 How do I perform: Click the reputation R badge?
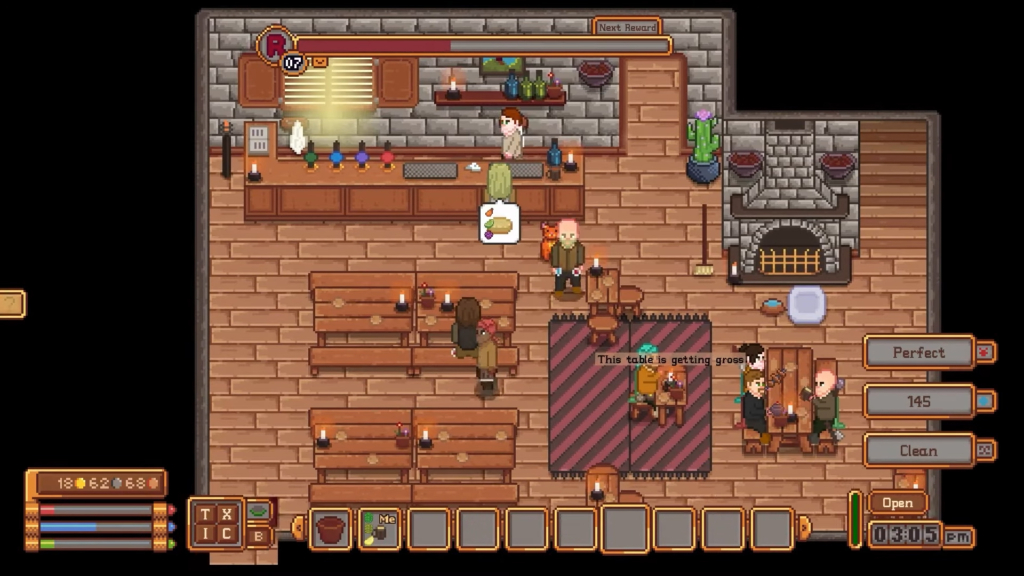tap(273, 45)
